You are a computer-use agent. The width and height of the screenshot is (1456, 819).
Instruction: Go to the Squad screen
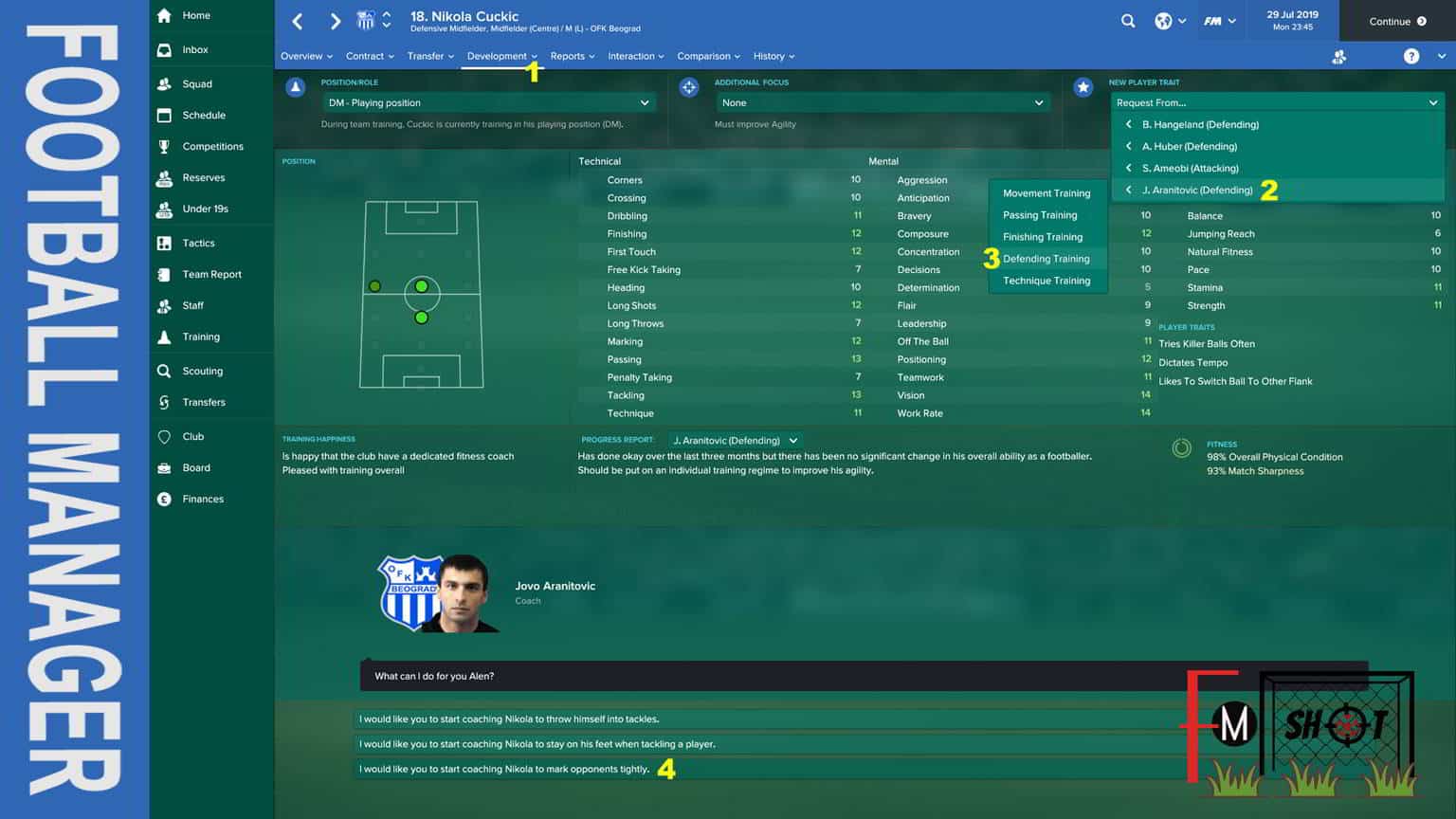click(x=197, y=83)
